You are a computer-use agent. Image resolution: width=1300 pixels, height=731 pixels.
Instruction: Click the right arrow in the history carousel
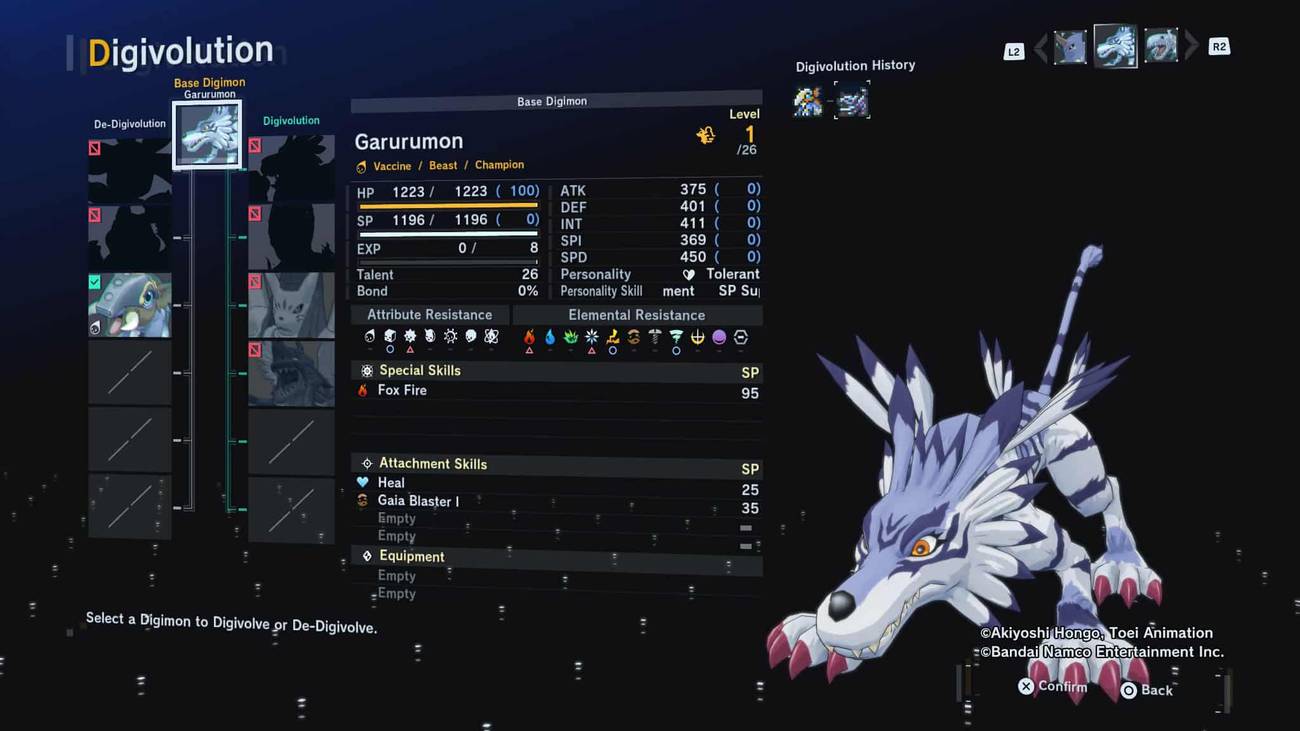1192,46
